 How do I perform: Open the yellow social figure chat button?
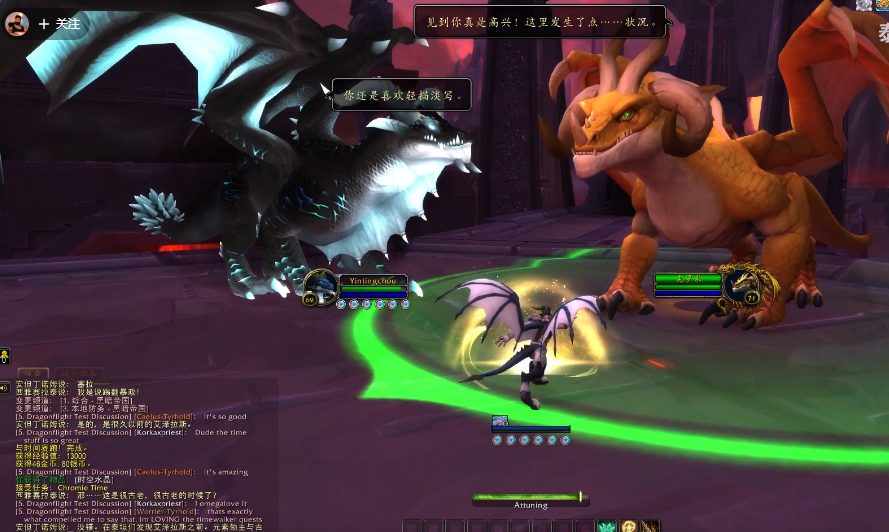[x=5, y=355]
